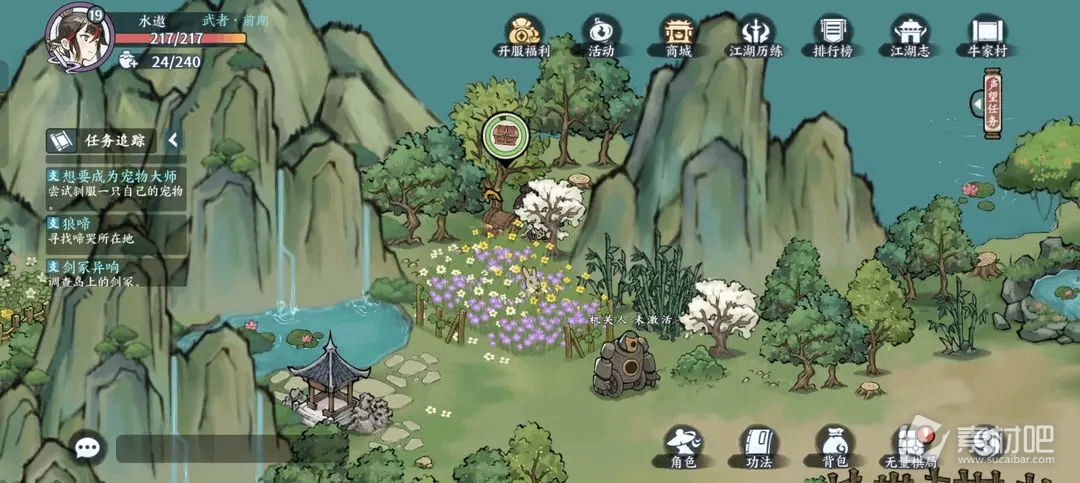Image resolution: width=1080 pixels, height=483 pixels.
Task: Enter the 无量棋局 chess challenge
Action: pyautogui.click(x=911, y=446)
